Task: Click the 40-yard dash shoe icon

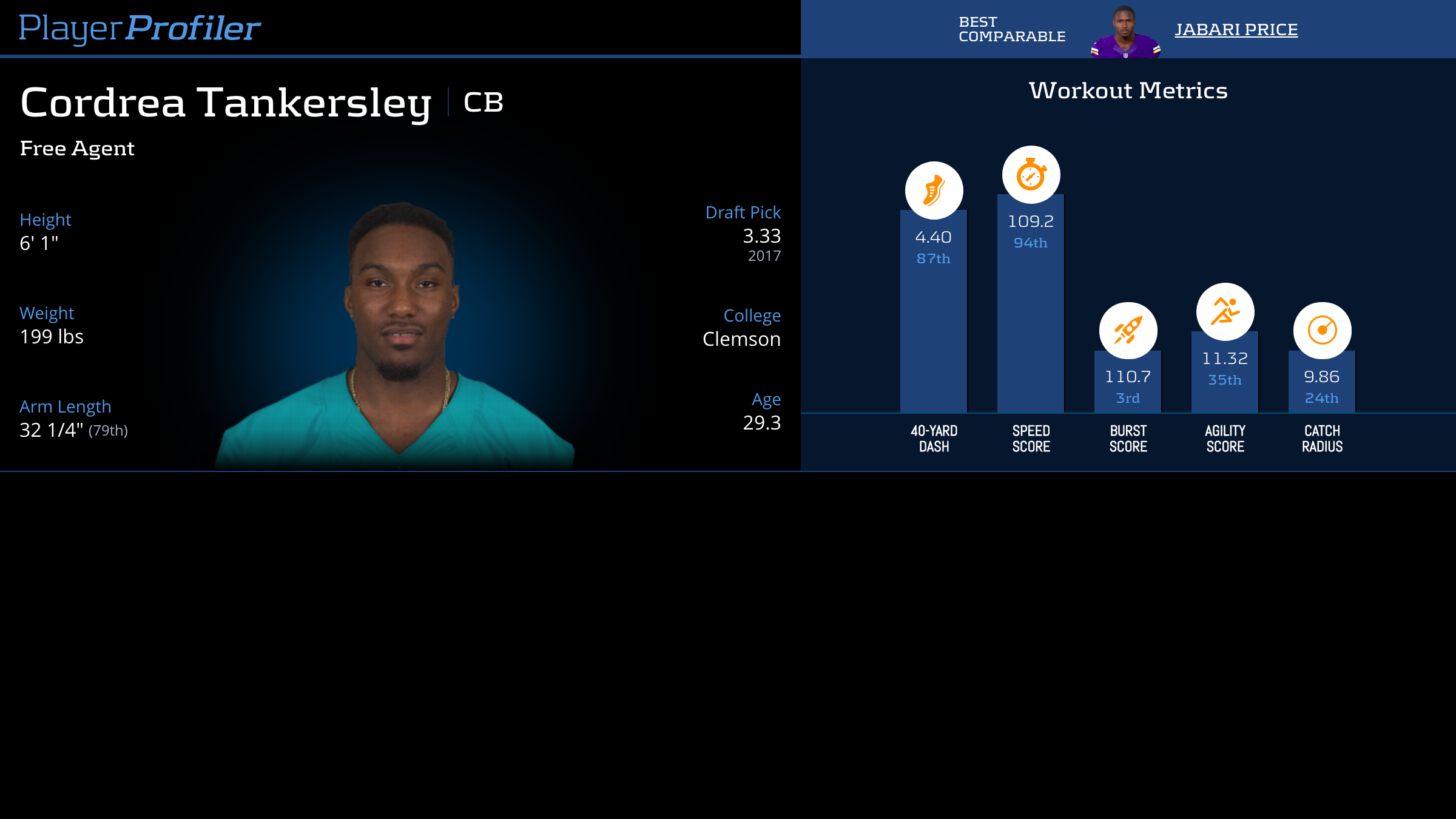Action: 934,190
